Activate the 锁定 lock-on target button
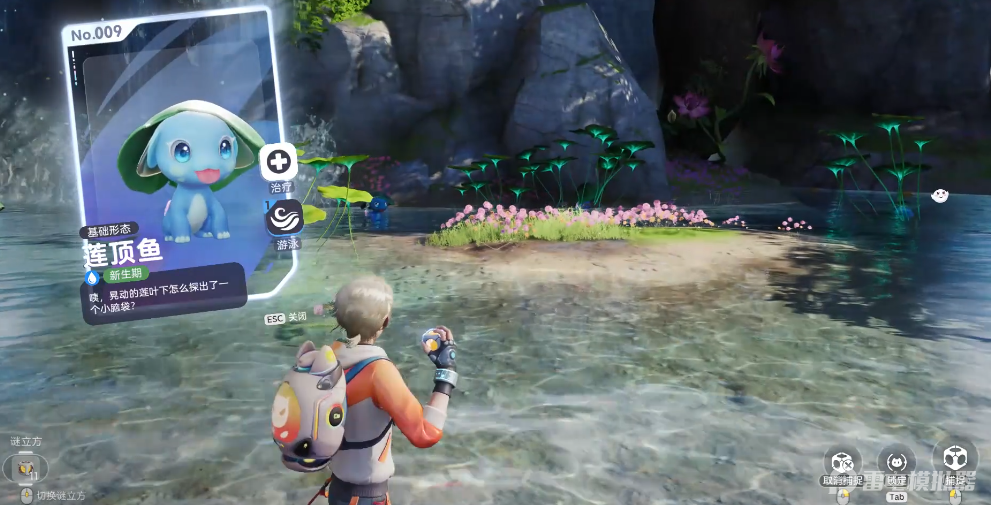 point(896,462)
